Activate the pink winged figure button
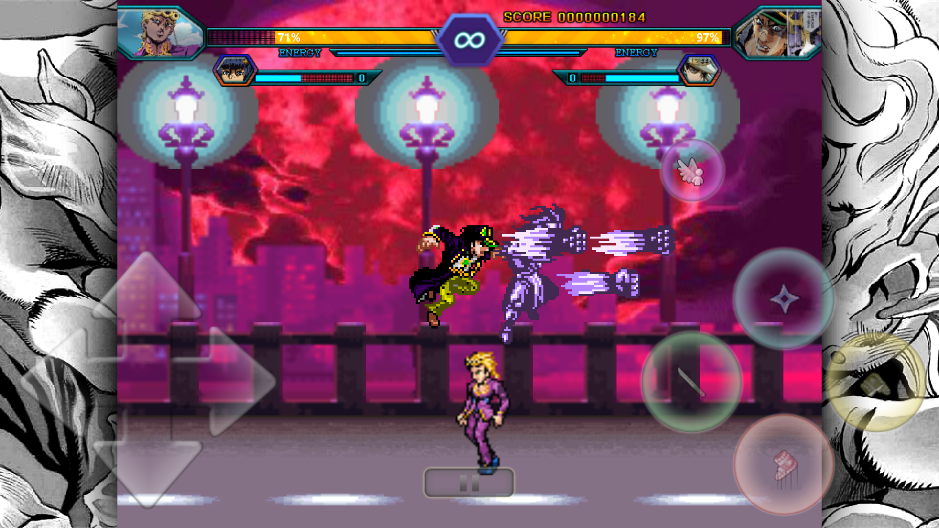939x528 pixels. point(692,169)
